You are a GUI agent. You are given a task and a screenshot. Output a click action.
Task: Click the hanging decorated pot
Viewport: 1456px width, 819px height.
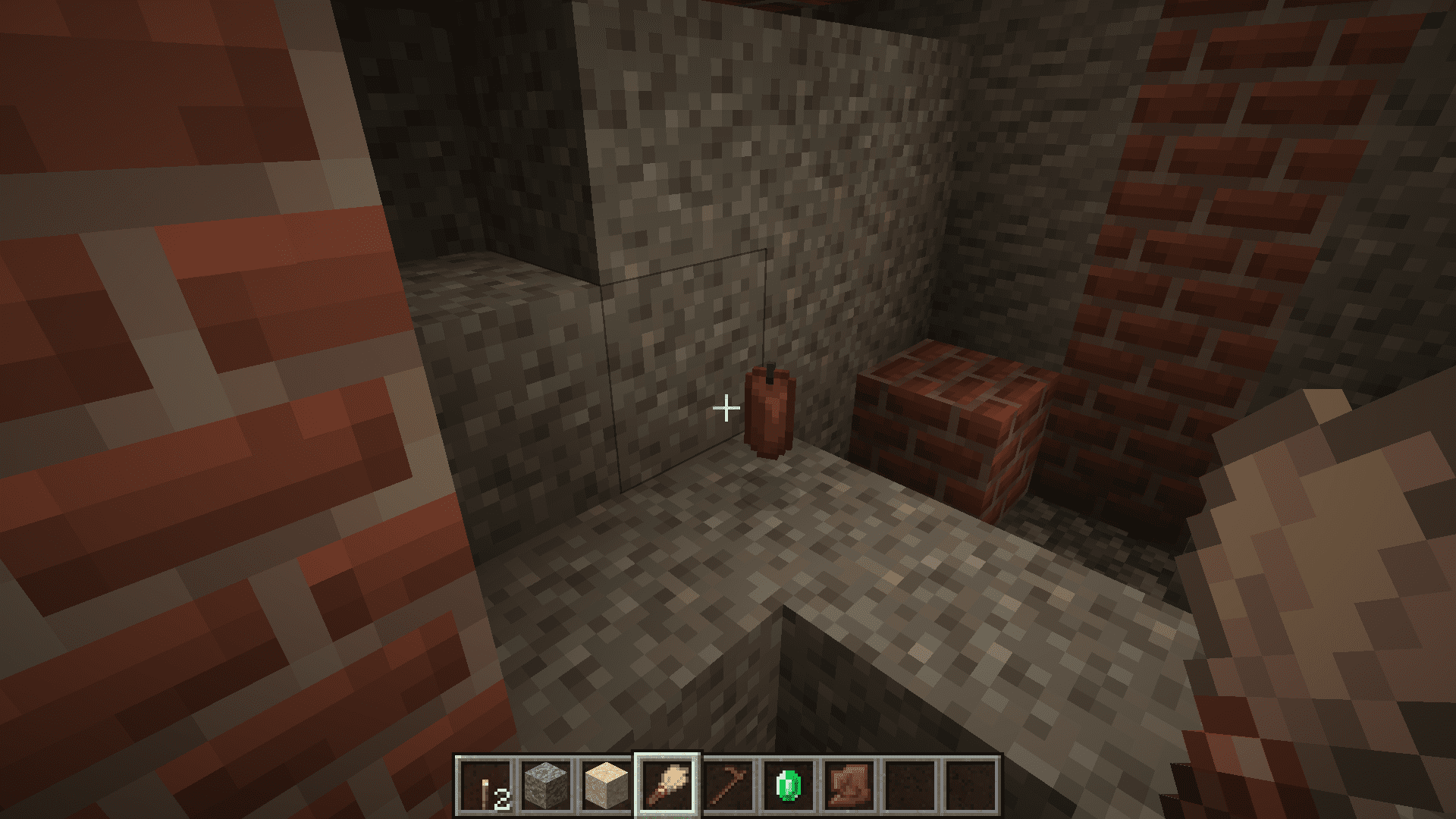[770, 413]
